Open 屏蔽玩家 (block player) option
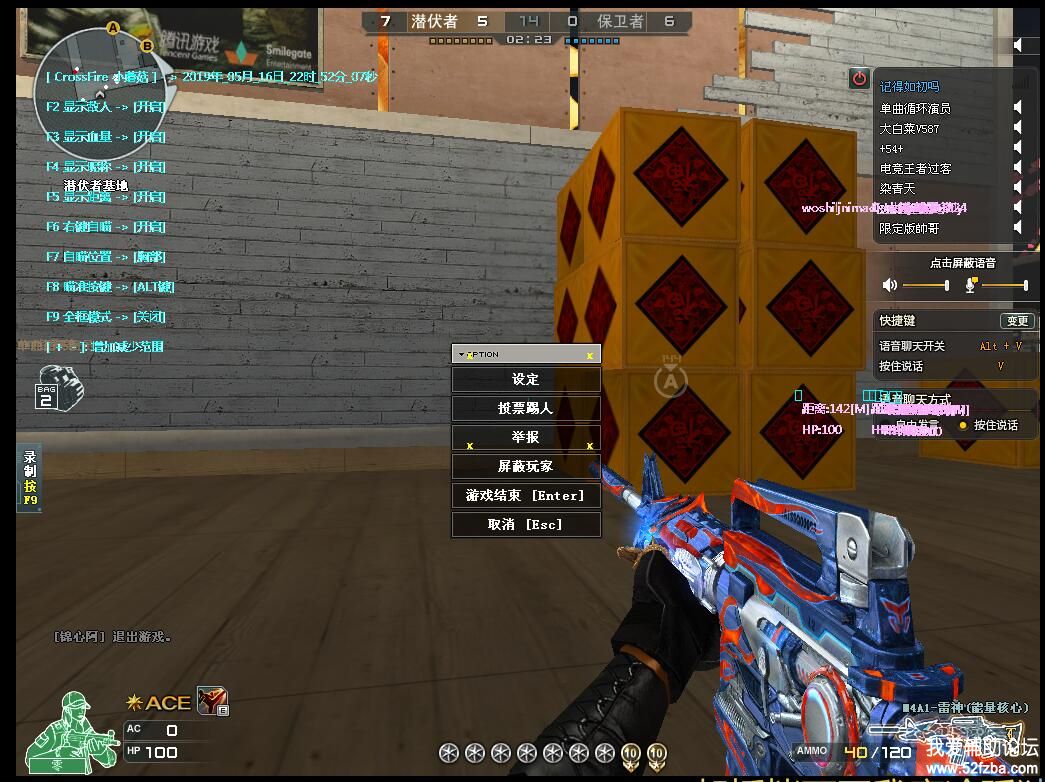Screen dimensions: 1045x782 tap(526, 467)
